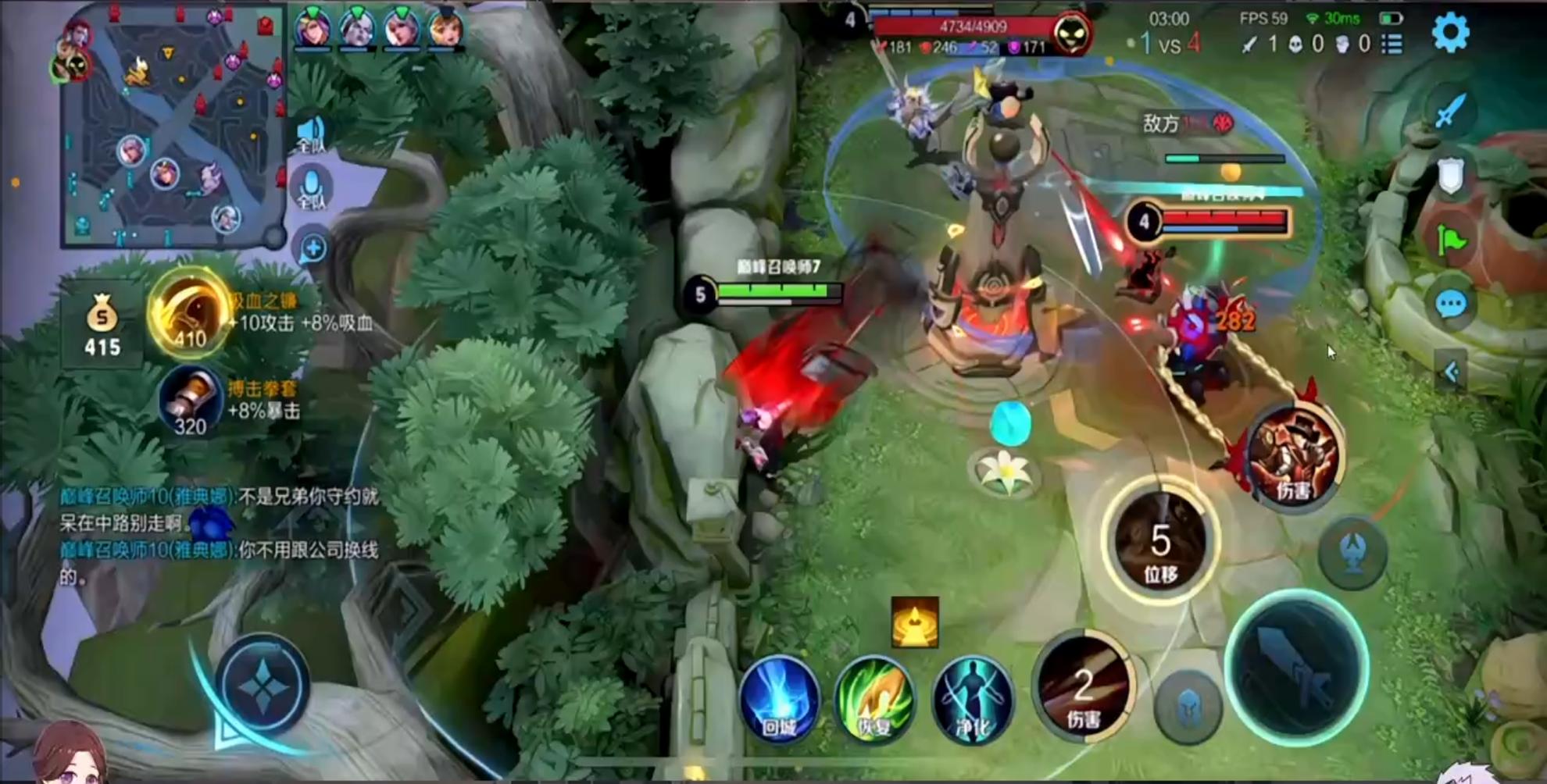
Task: Open the shop via gold coin counter
Action: pyautogui.click(x=102, y=326)
